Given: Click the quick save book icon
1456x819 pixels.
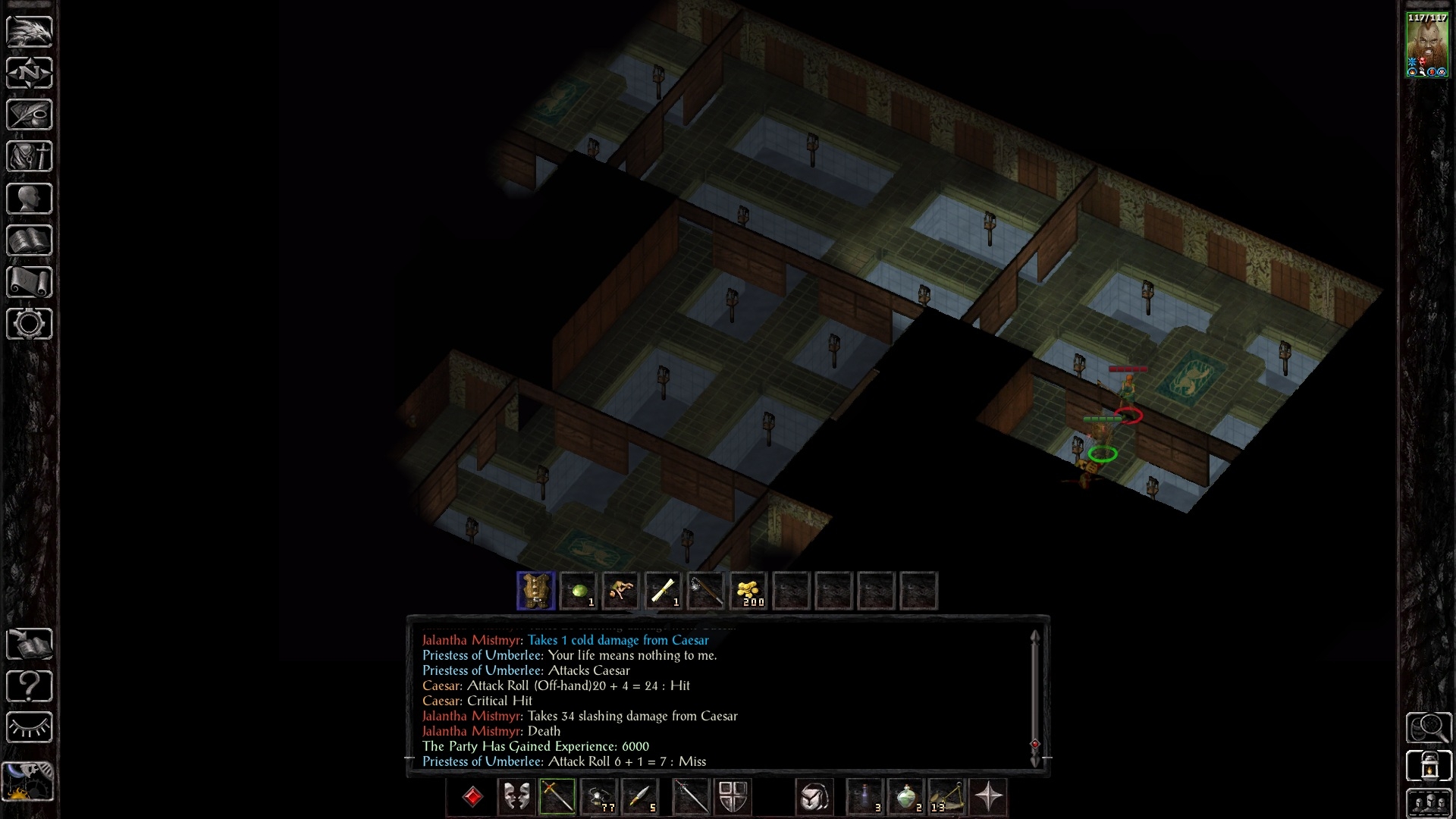Looking at the screenshot, I should coord(30,644).
